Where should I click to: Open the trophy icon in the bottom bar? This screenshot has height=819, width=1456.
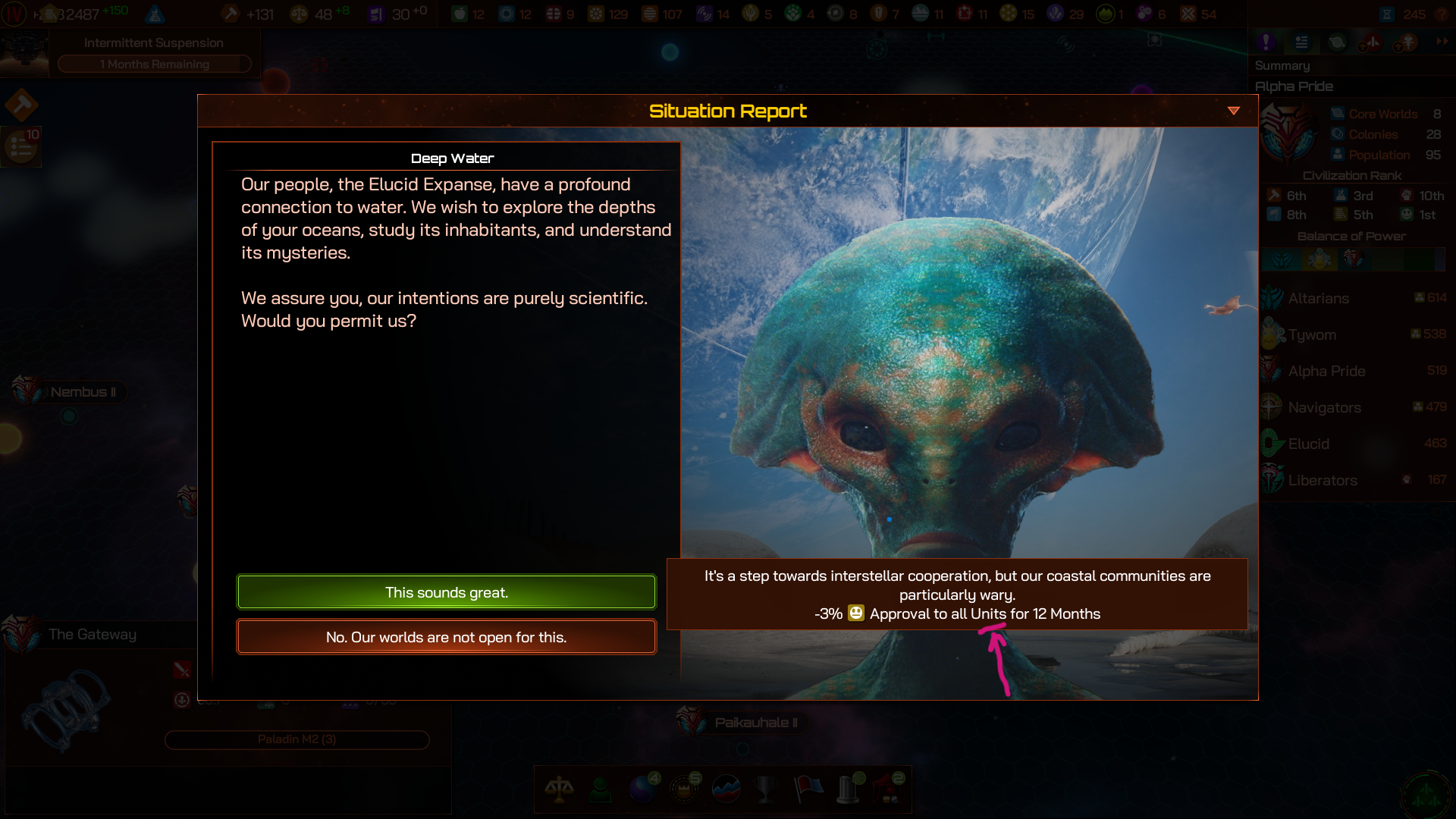766,789
